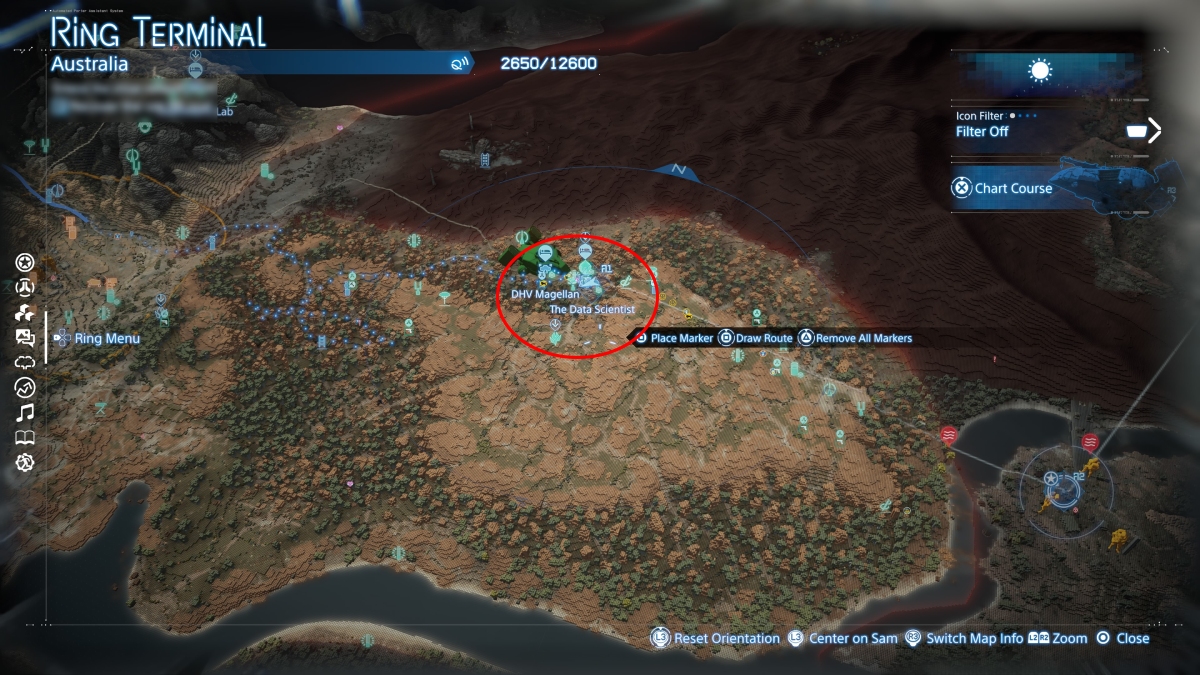Close the map with the Close option
The width and height of the screenshot is (1200, 675).
(x=1123, y=638)
